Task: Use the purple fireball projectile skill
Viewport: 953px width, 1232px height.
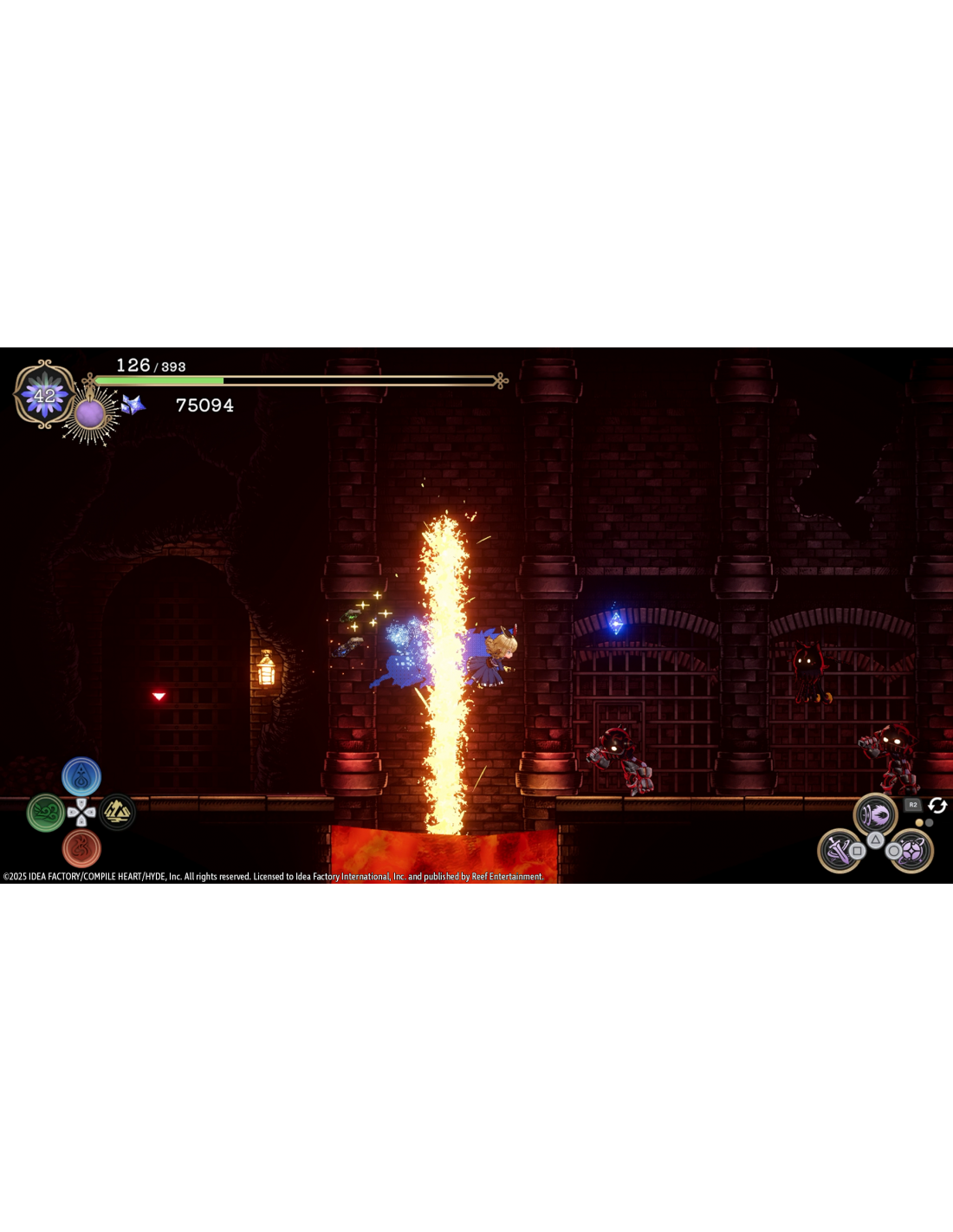Action: pos(875,815)
